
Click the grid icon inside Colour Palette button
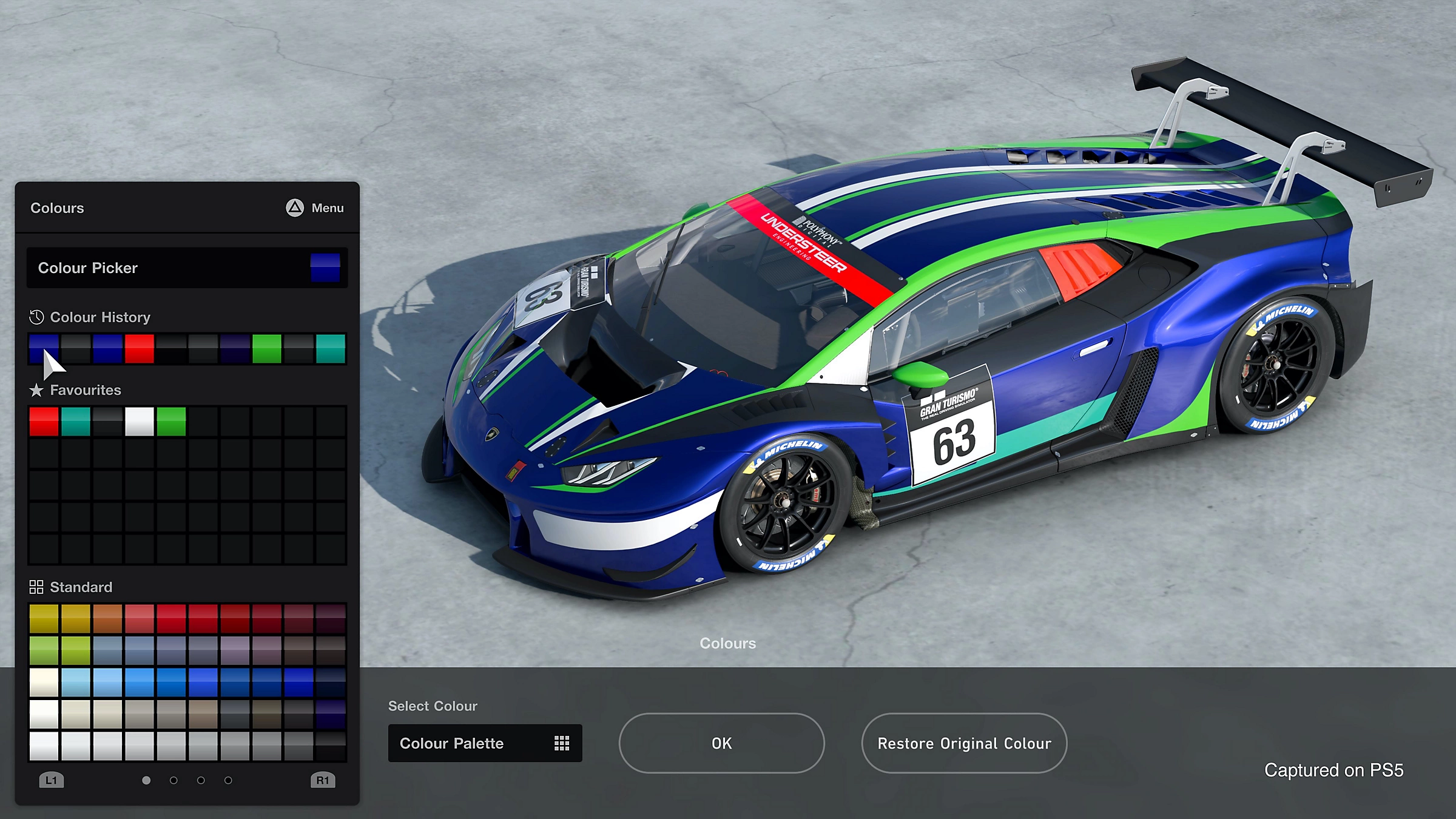pos(563,743)
